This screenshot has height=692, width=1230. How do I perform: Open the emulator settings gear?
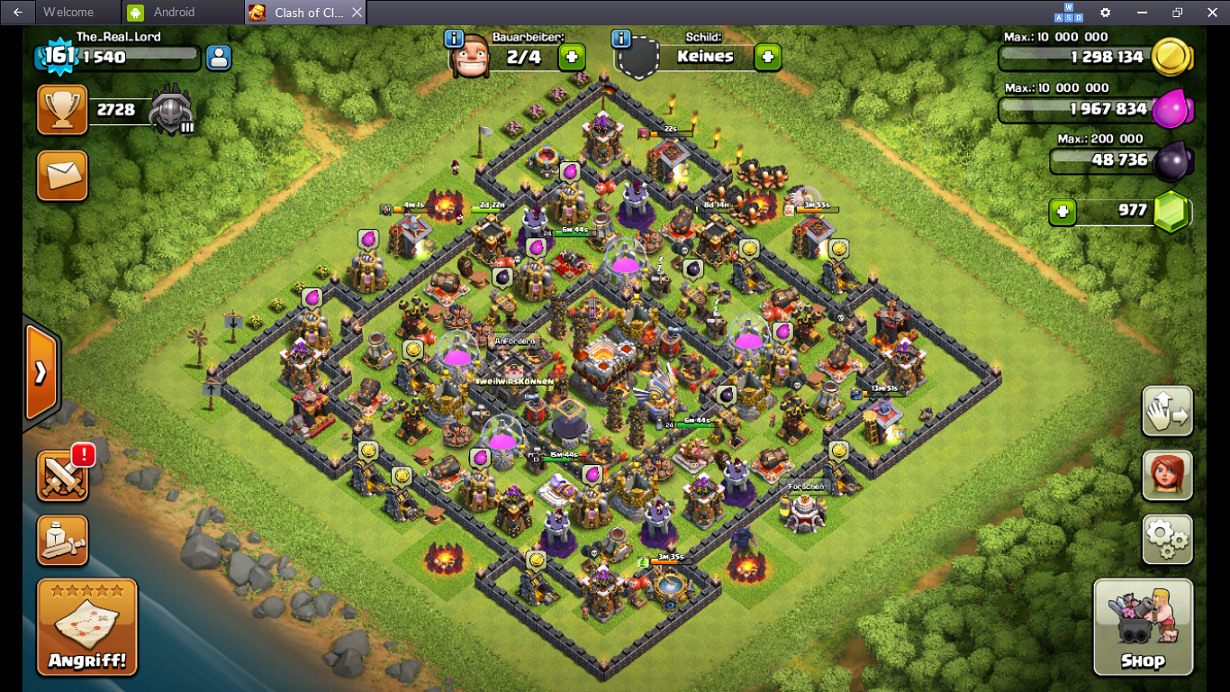point(1105,13)
